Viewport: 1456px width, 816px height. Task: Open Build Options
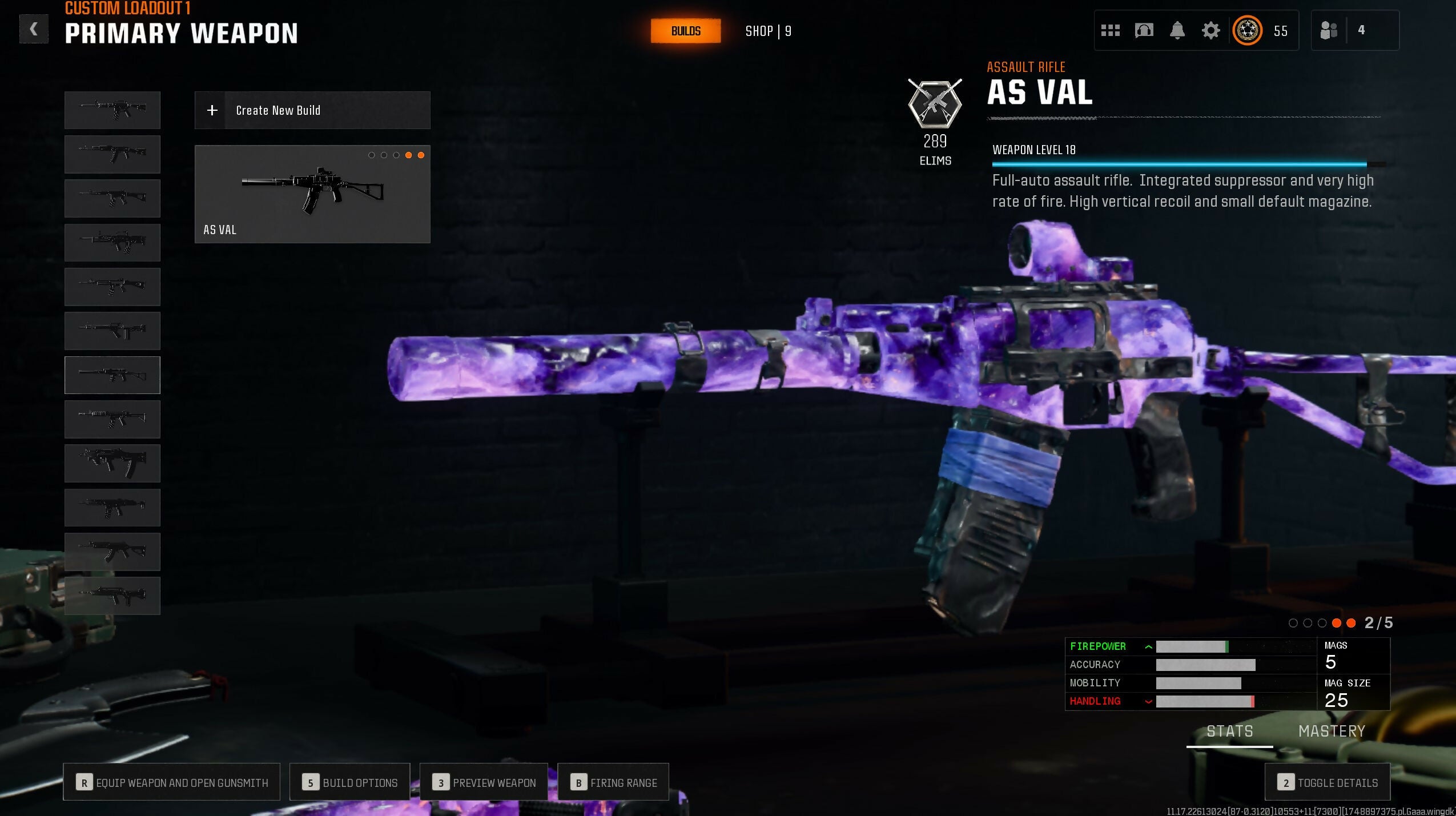pyautogui.click(x=349, y=782)
